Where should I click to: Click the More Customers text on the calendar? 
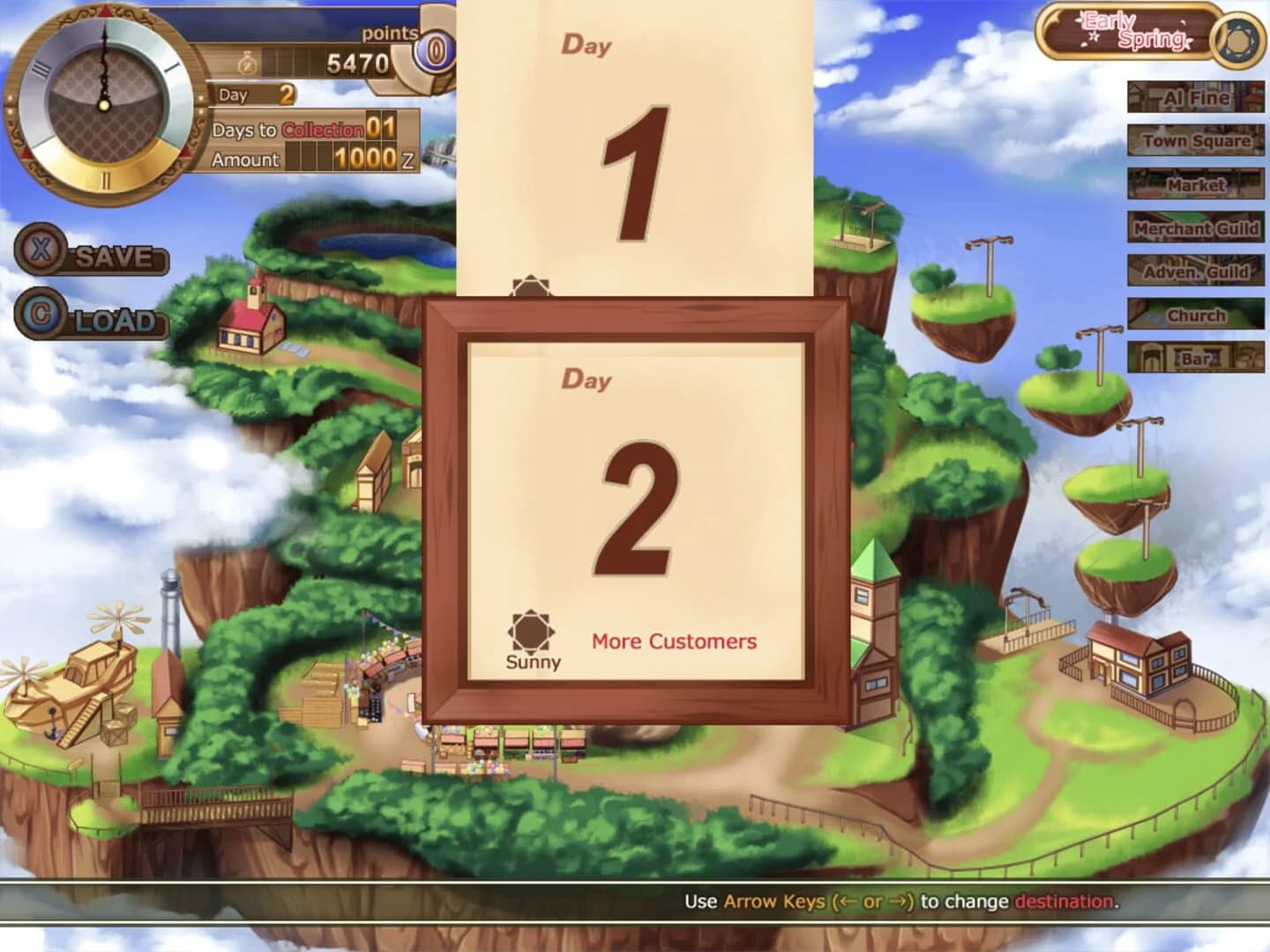673,641
